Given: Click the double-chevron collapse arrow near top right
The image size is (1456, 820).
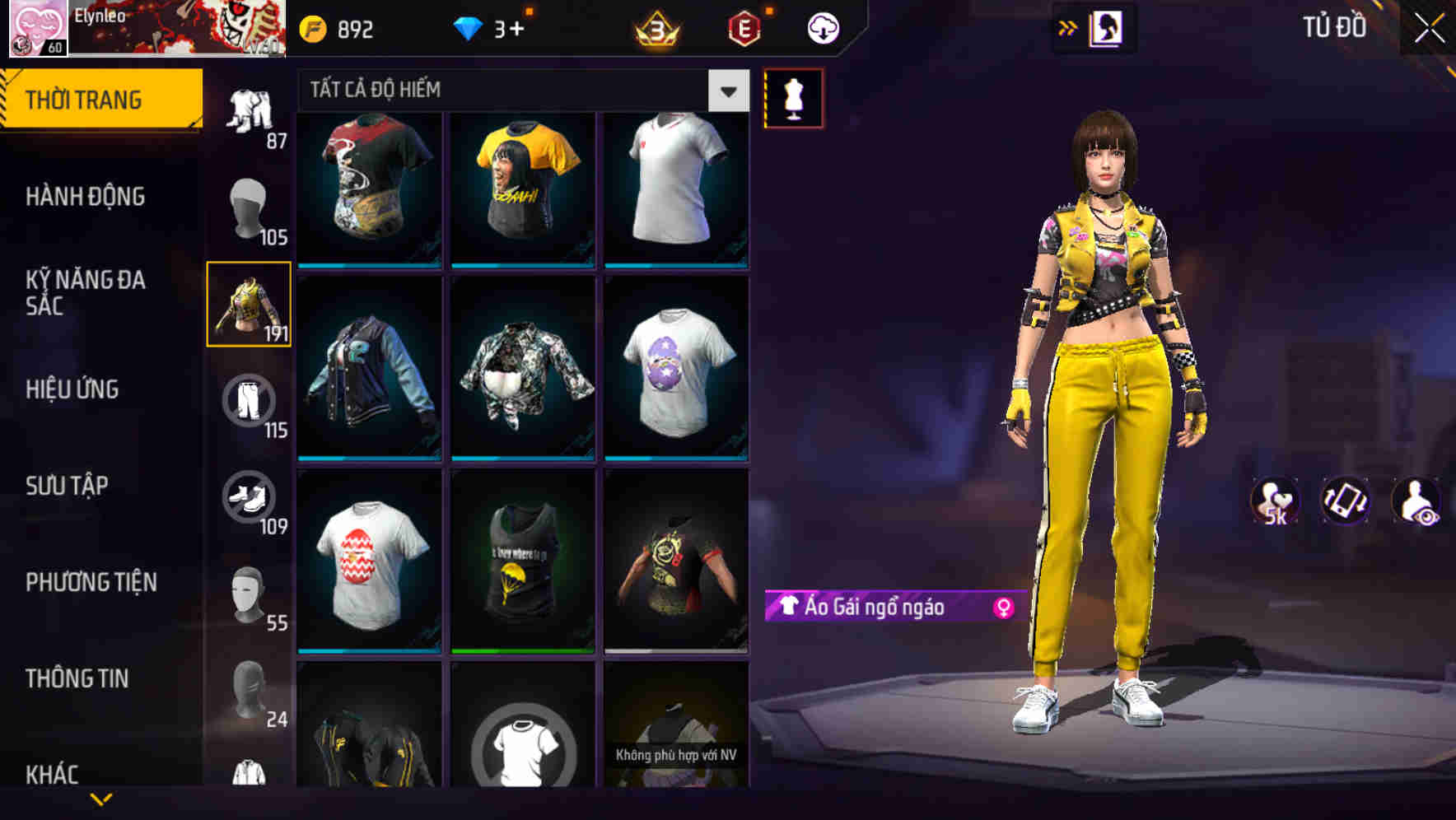Looking at the screenshot, I should coord(1068,26).
